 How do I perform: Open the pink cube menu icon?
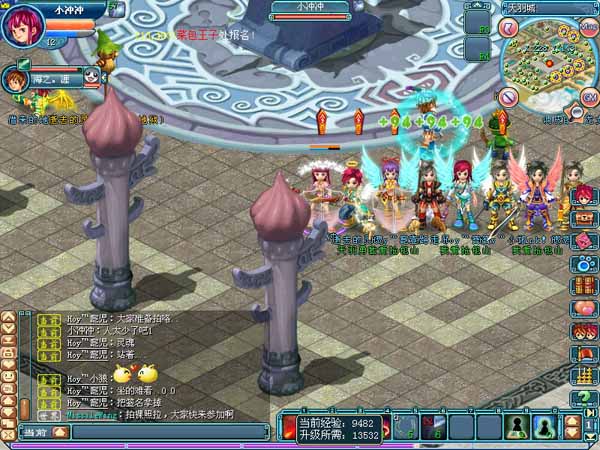coord(584,241)
